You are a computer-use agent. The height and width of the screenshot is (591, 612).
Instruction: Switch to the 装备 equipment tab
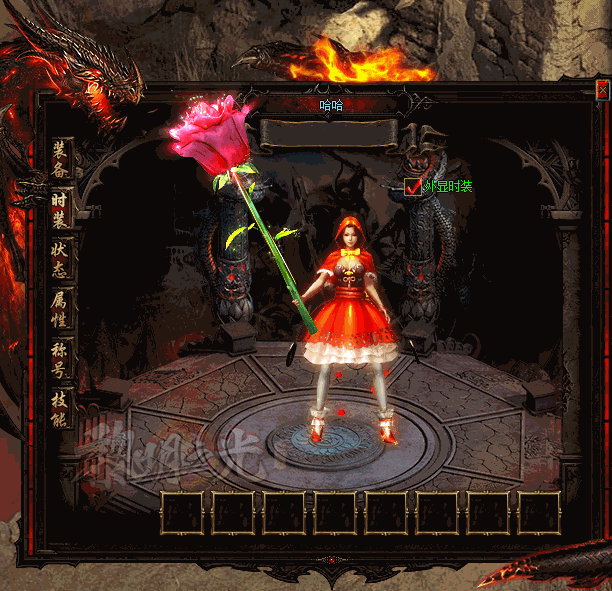pyautogui.click(x=61, y=160)
